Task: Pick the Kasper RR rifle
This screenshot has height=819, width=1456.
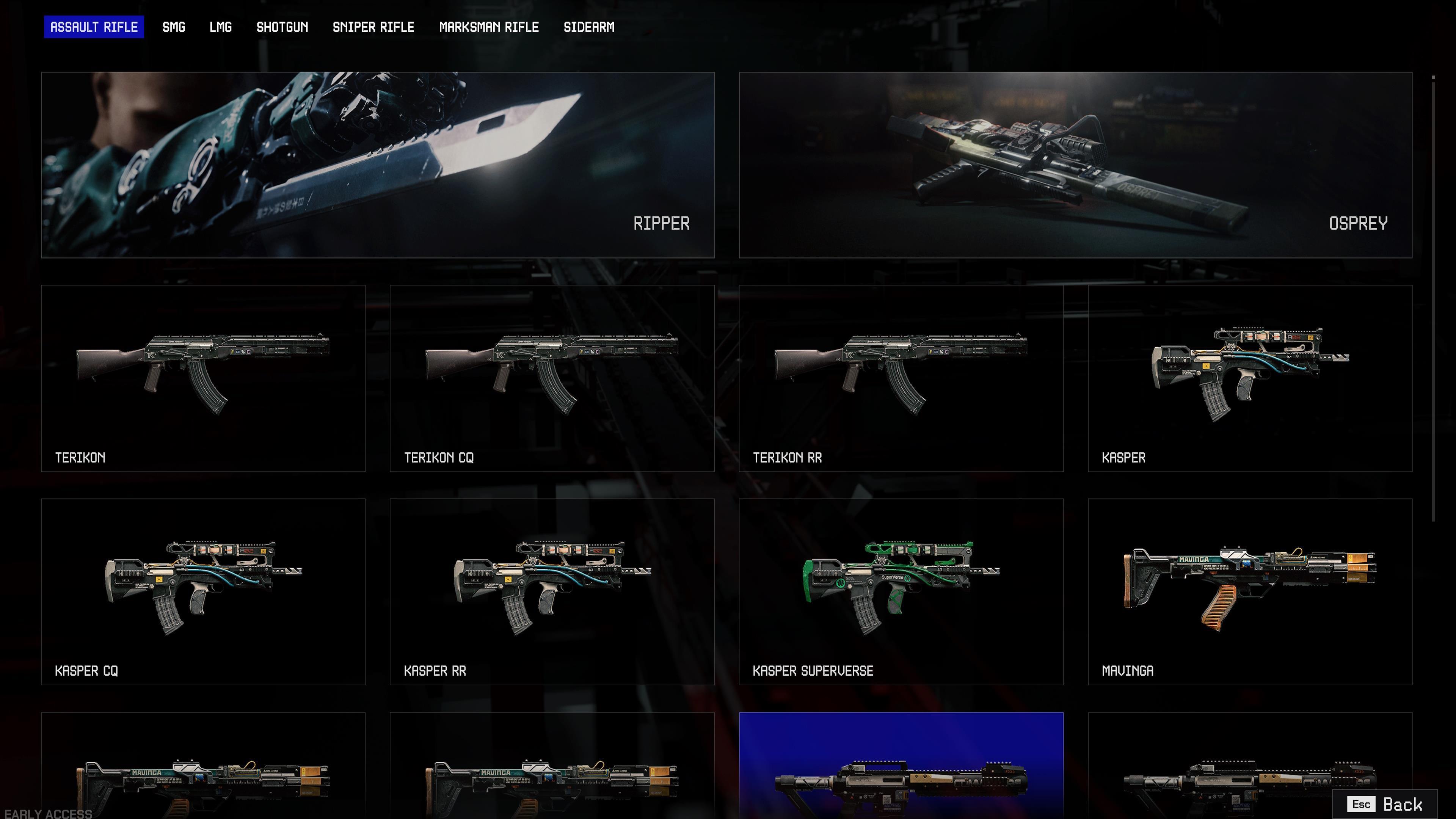Action: click(552, 591)
